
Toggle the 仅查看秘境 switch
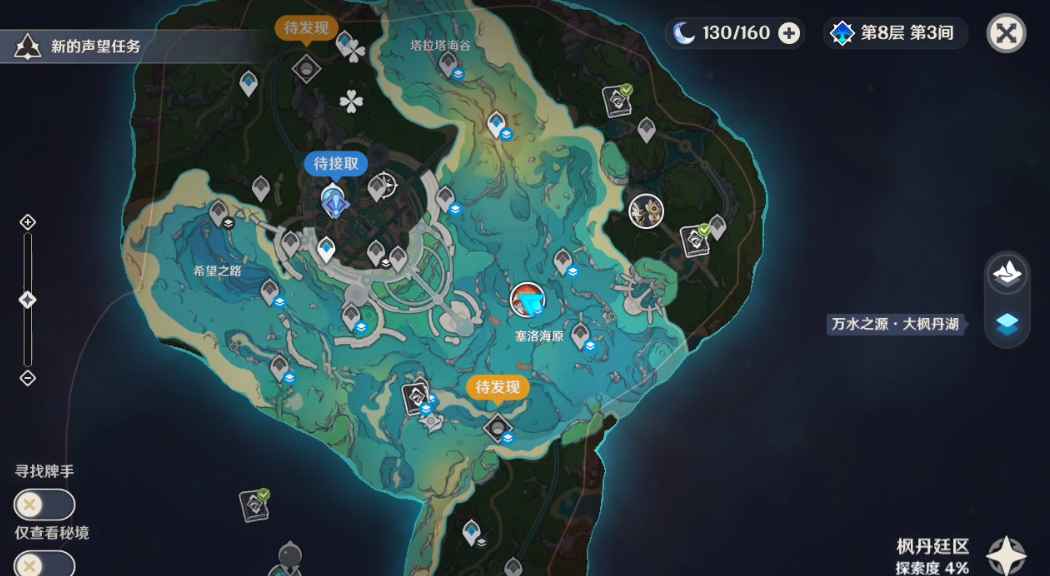44,564
